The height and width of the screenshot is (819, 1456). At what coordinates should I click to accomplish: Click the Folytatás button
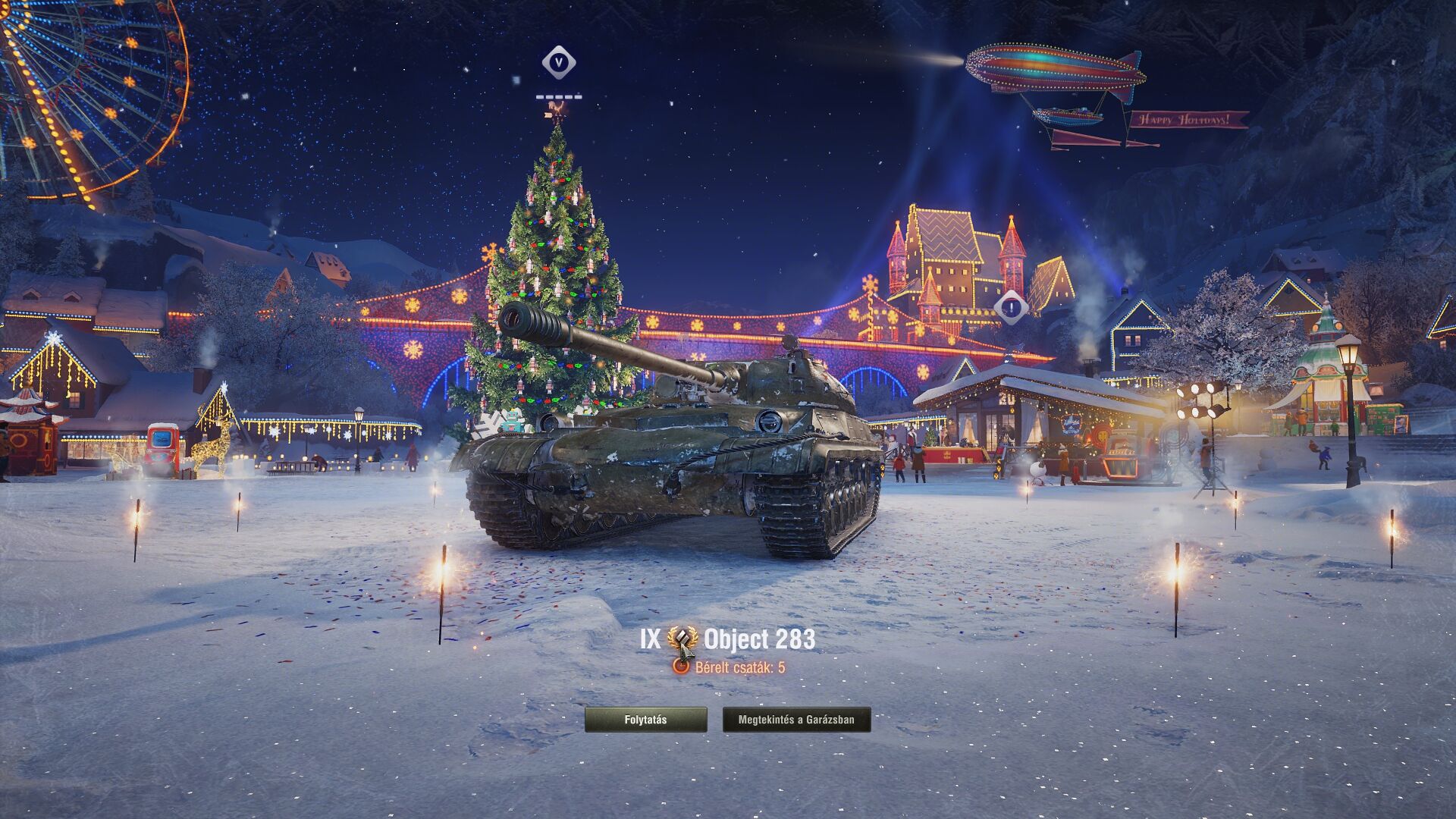pos(645,720)
